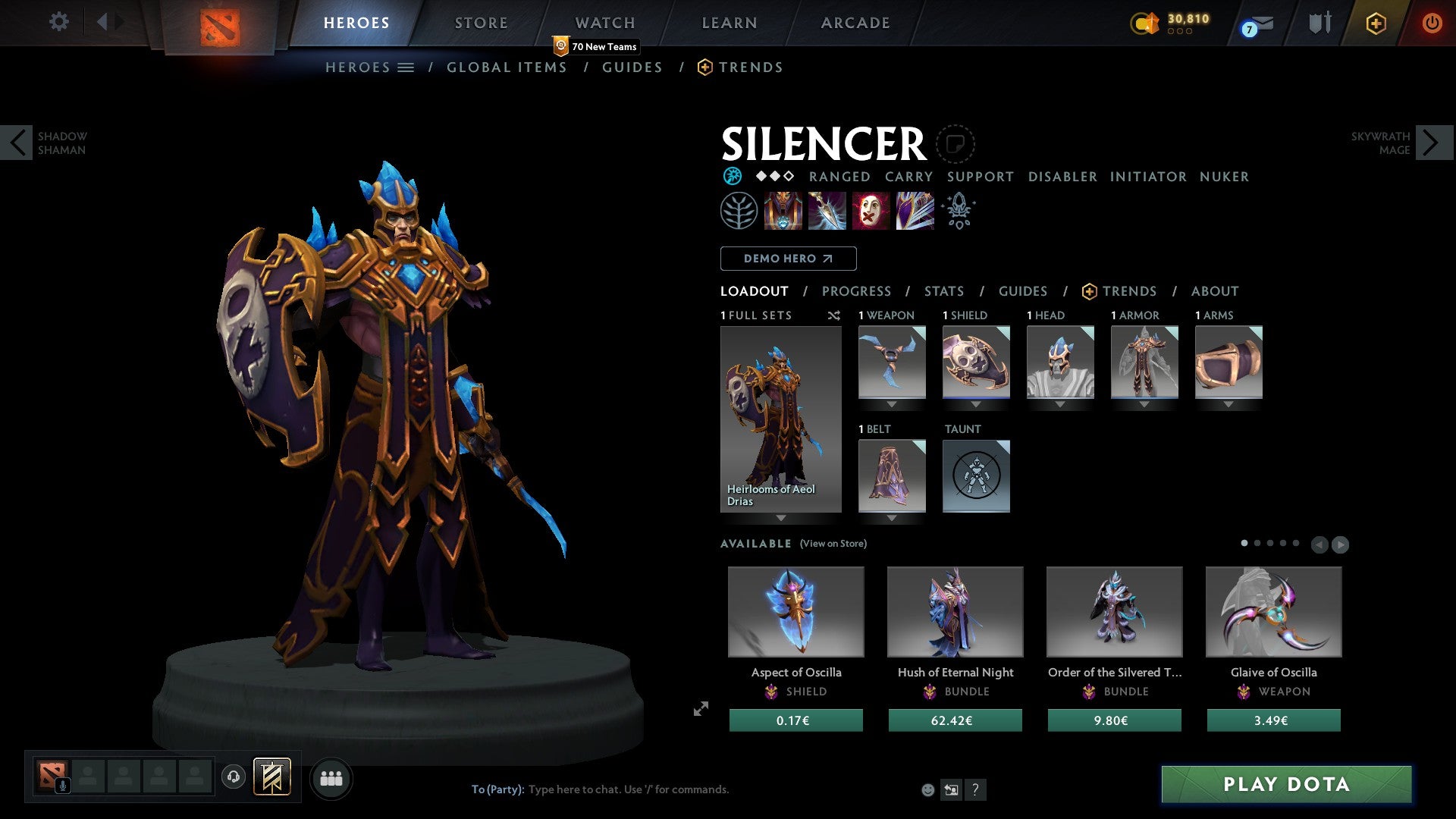
Task: Toggle the shuffle icon next to Full Sets
Action: point(834,315)
